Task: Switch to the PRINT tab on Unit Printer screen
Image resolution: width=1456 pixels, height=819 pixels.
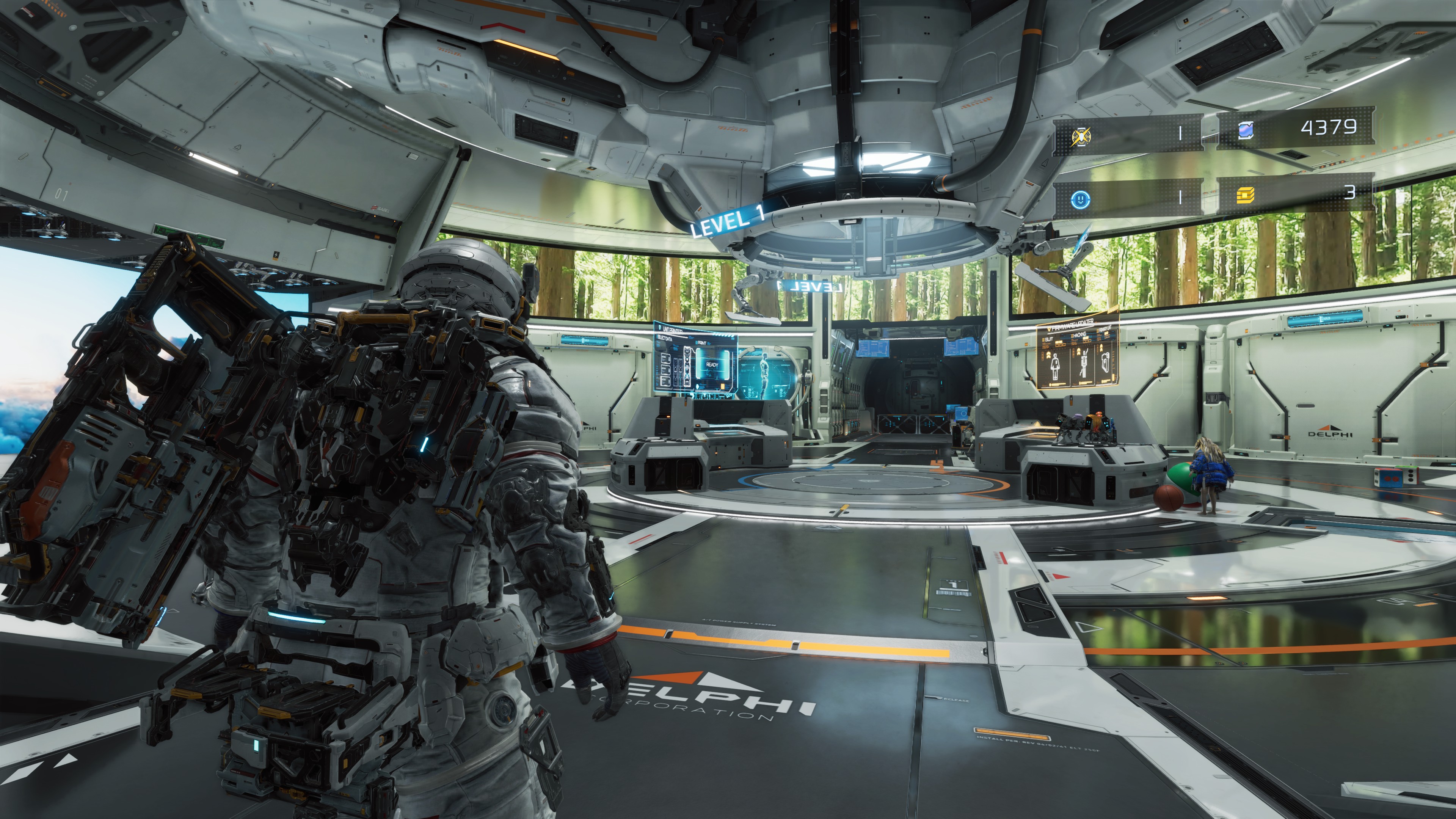Action: [x=703, y=342]
